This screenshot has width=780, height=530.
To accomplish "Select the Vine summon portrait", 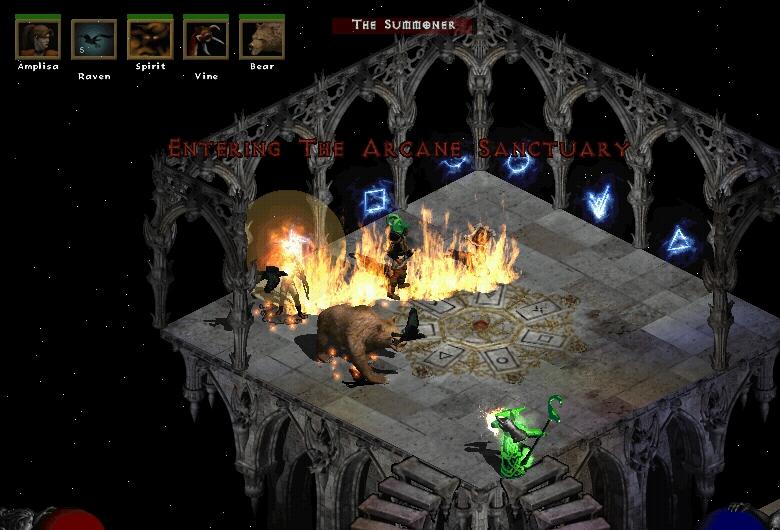I will coord(206,39).
